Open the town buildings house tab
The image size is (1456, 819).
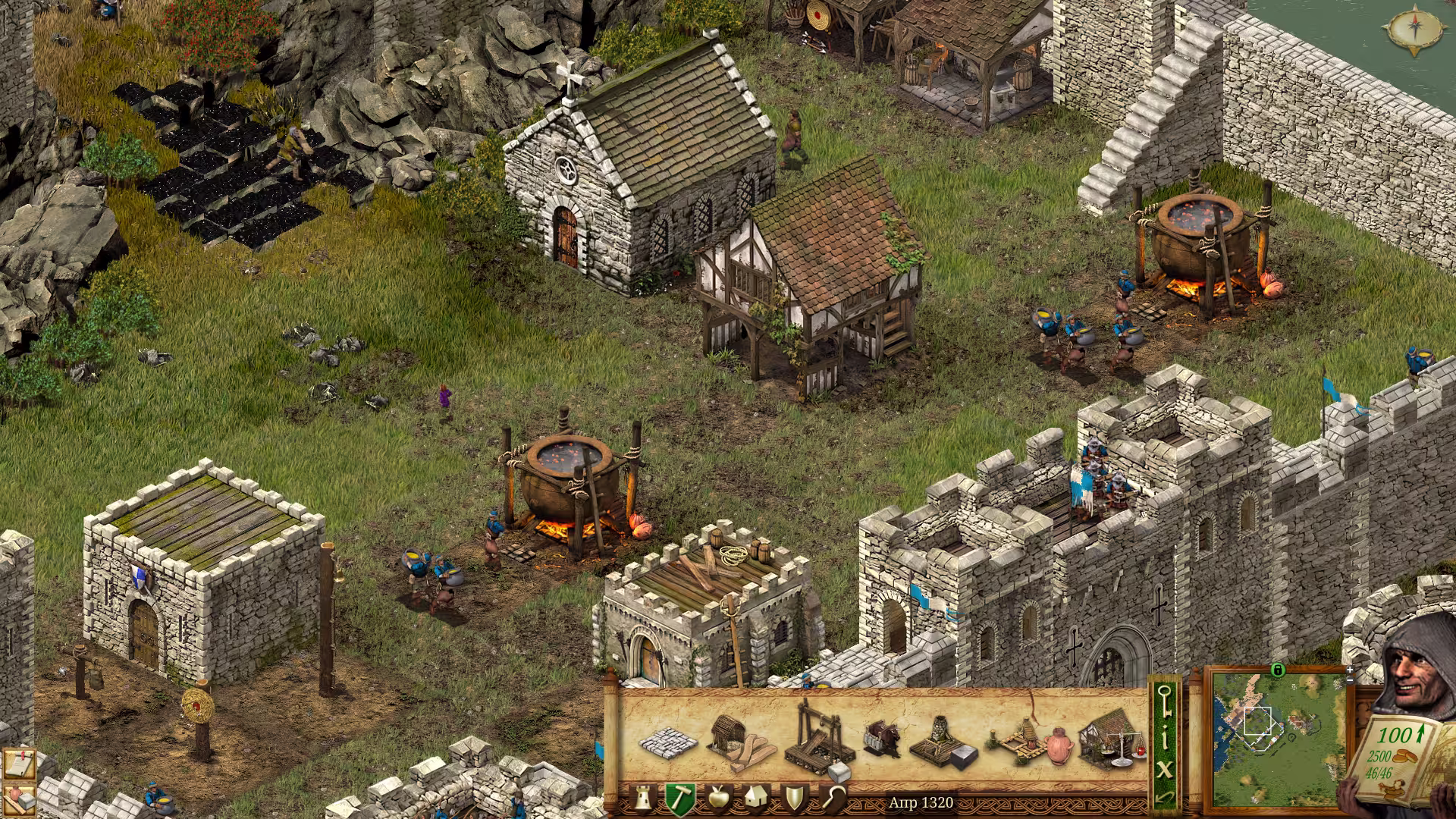(x=755, y=799)
